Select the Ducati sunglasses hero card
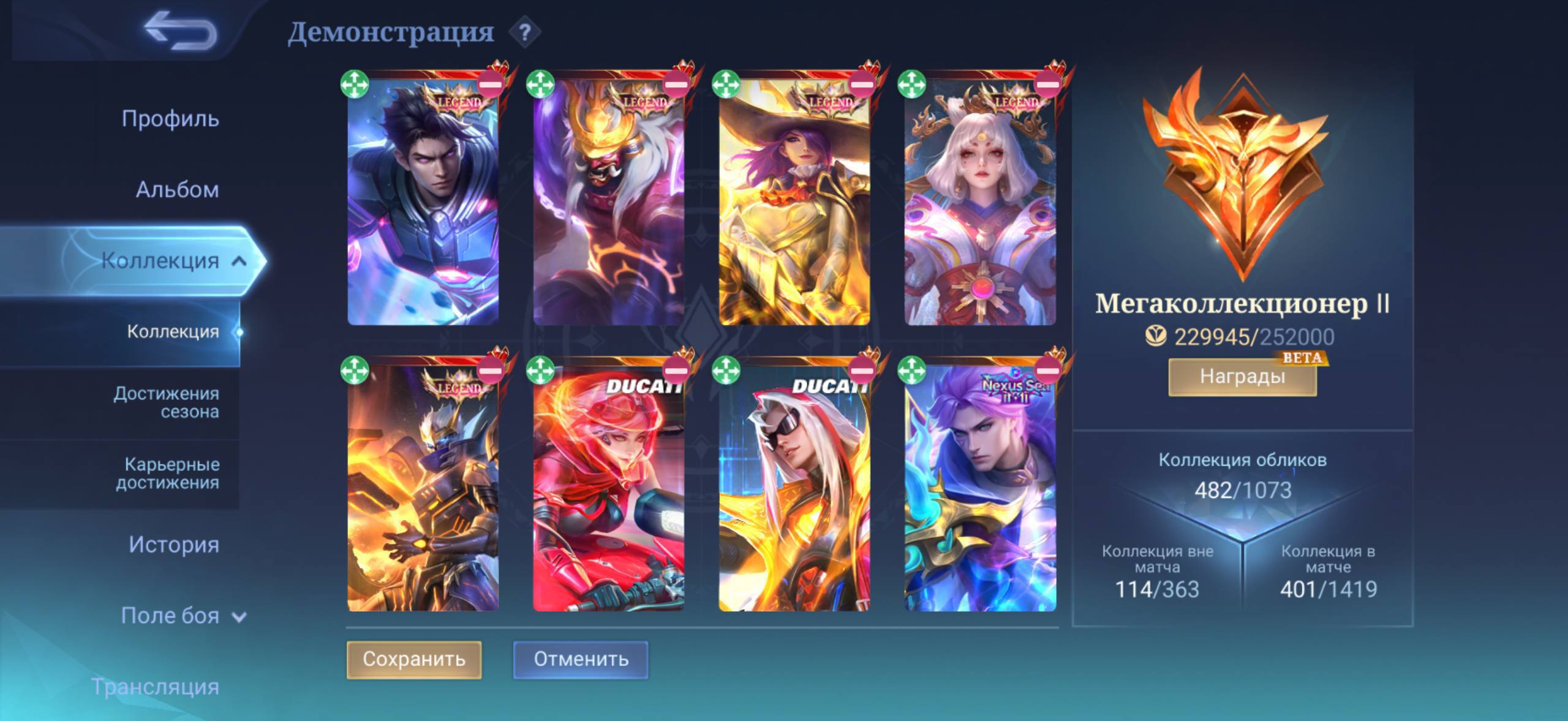 pos(794,490)
